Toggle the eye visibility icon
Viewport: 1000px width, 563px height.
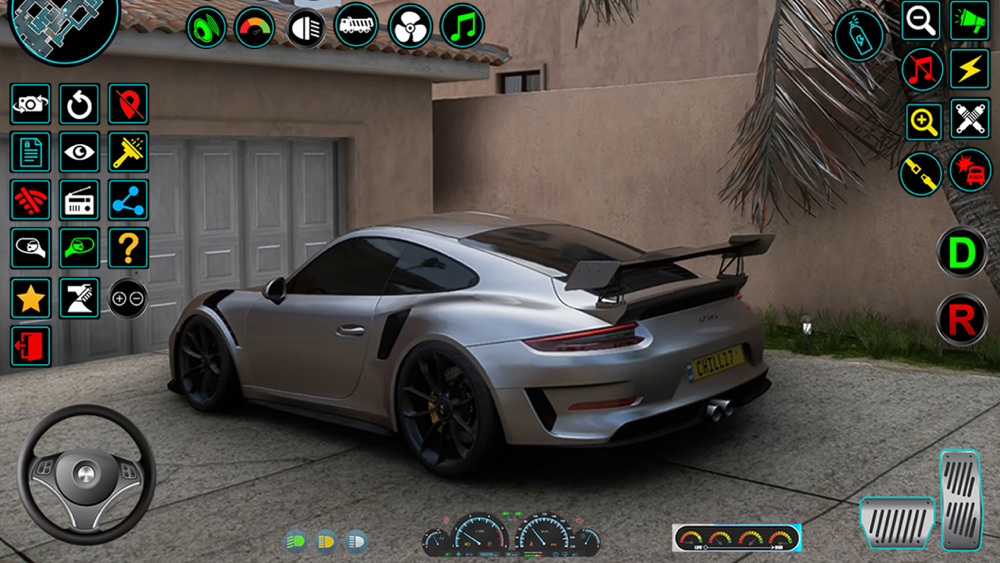(79, 152)
